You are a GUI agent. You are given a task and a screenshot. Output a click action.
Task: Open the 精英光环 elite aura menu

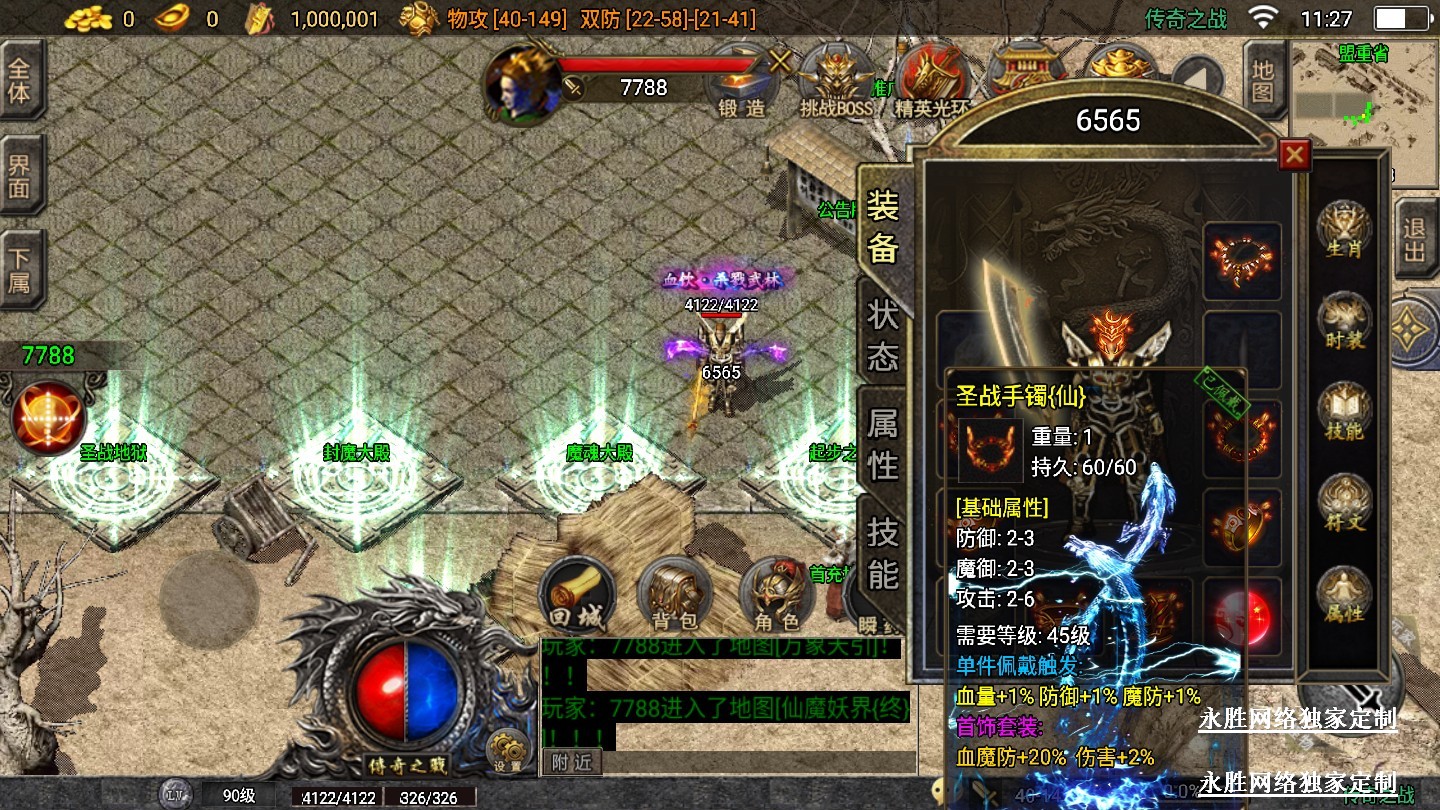(x=932, y=86)
